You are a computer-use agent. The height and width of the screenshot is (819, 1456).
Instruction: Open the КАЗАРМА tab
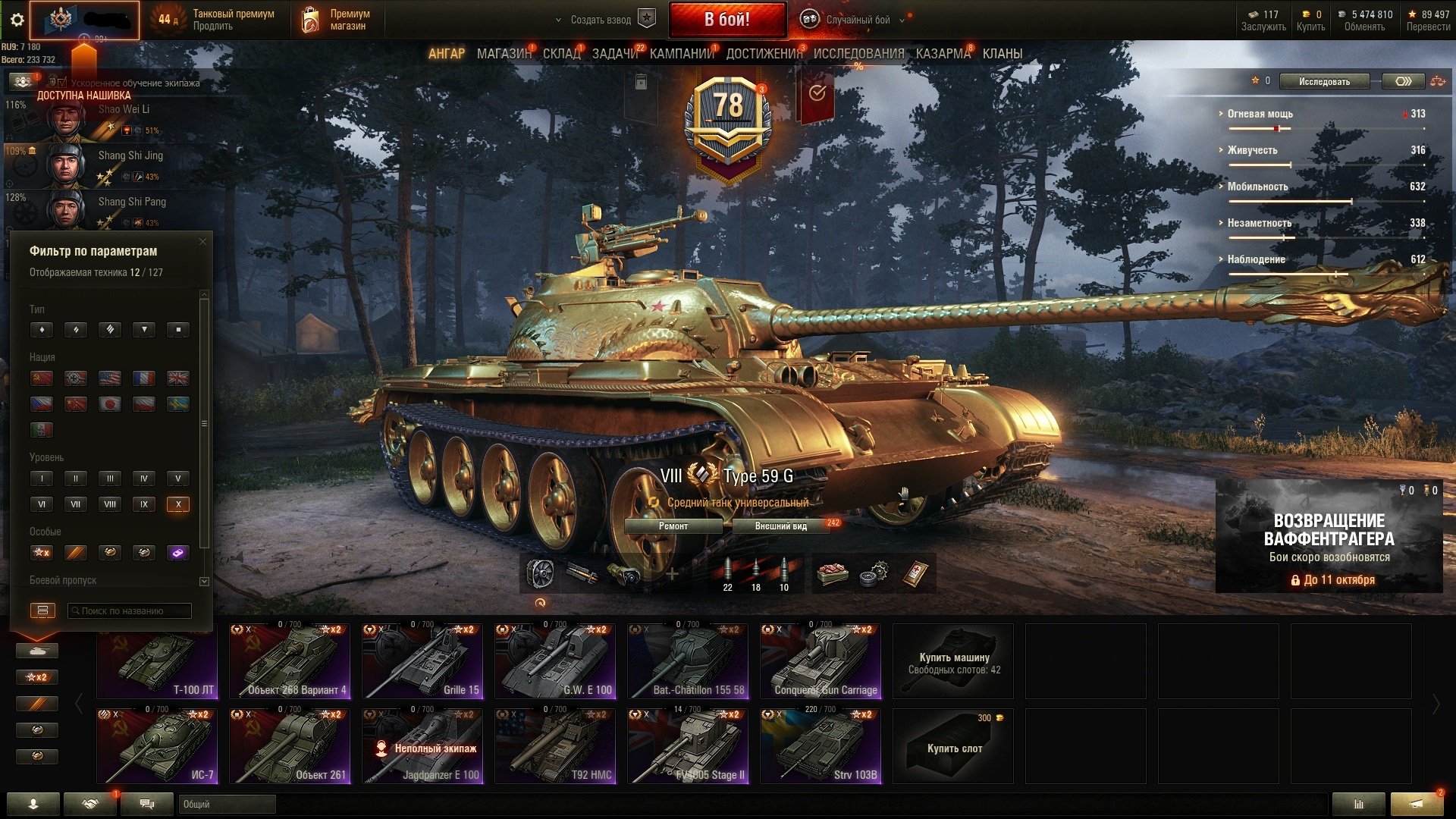tap(943, 54)
